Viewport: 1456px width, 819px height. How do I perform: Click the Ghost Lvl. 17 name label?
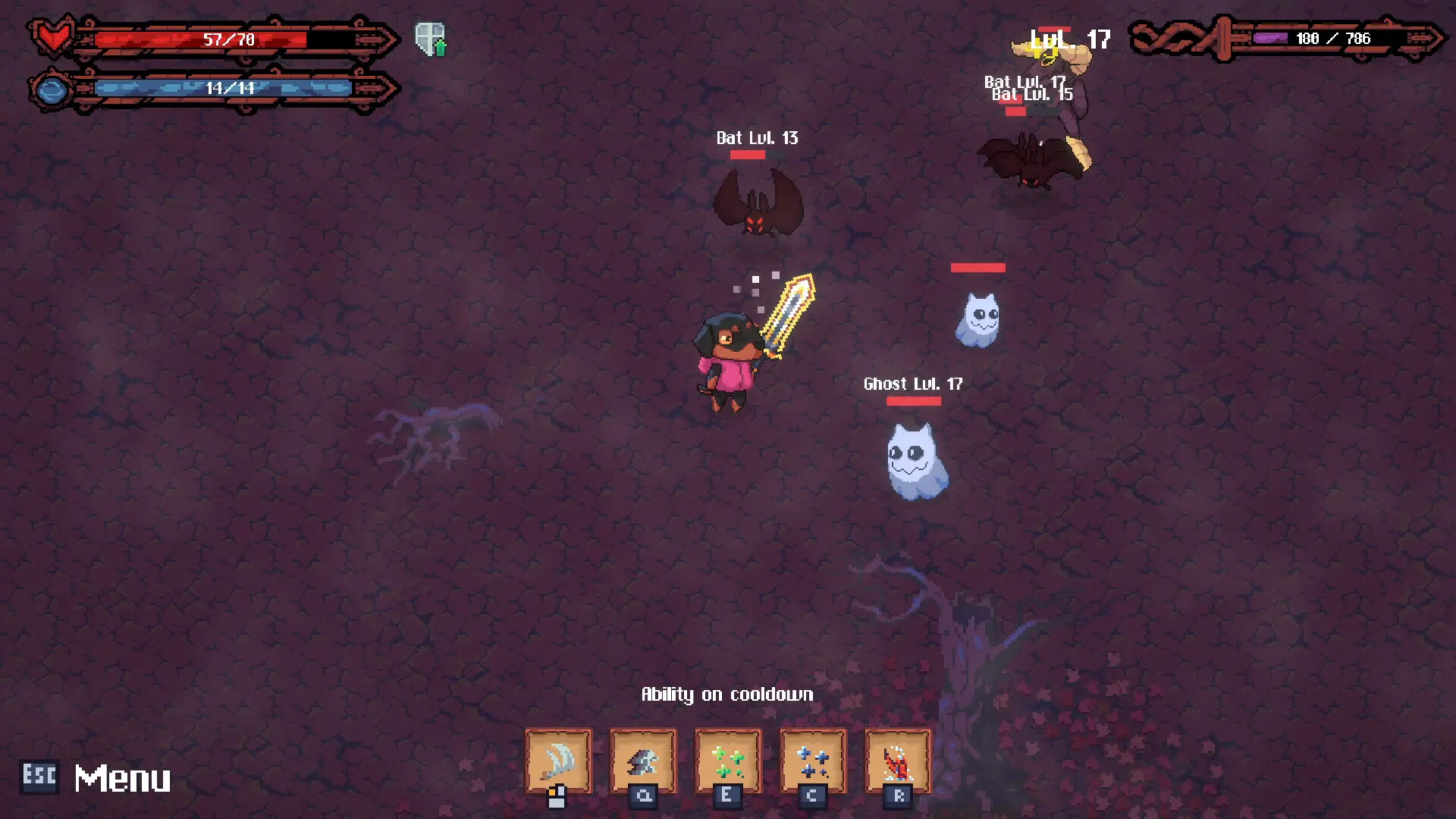[912, 384]
